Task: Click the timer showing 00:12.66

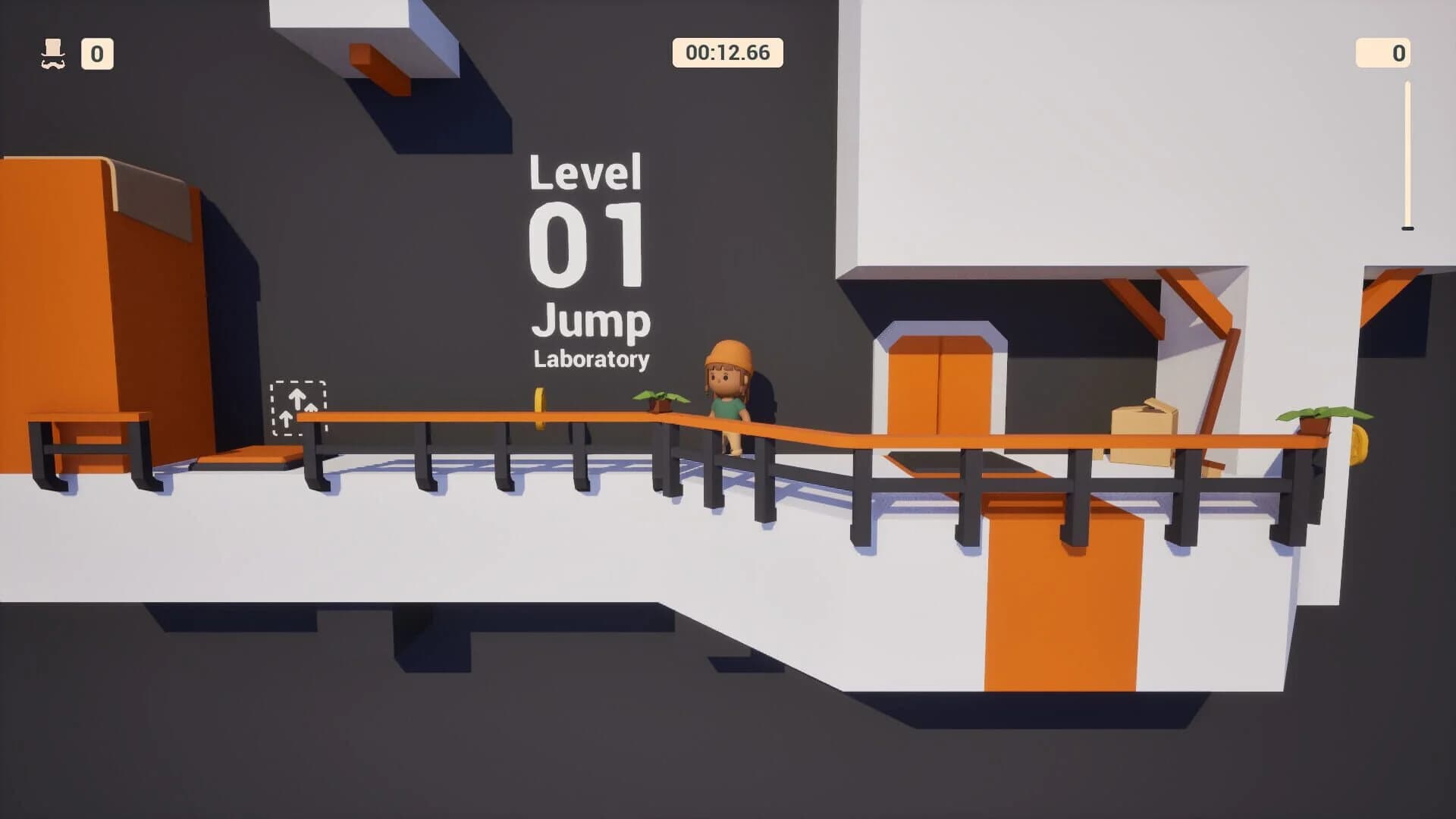Action: pos(726,52)
